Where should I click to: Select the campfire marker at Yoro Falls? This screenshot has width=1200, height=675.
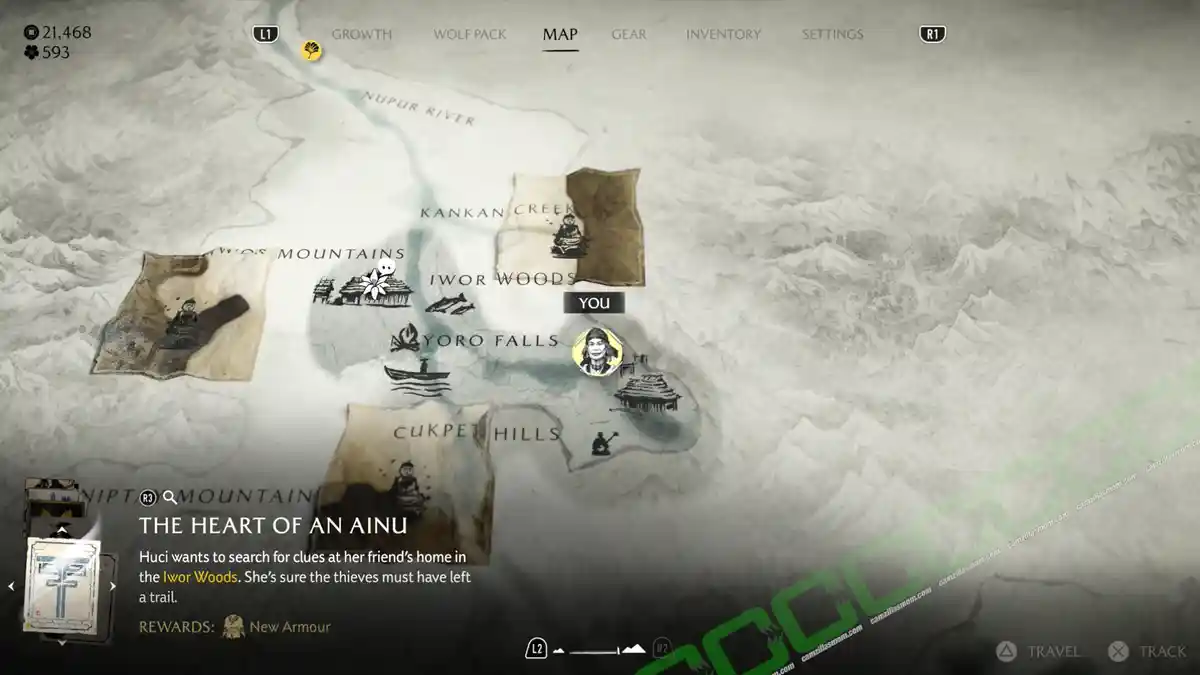(x=404, y=339)
